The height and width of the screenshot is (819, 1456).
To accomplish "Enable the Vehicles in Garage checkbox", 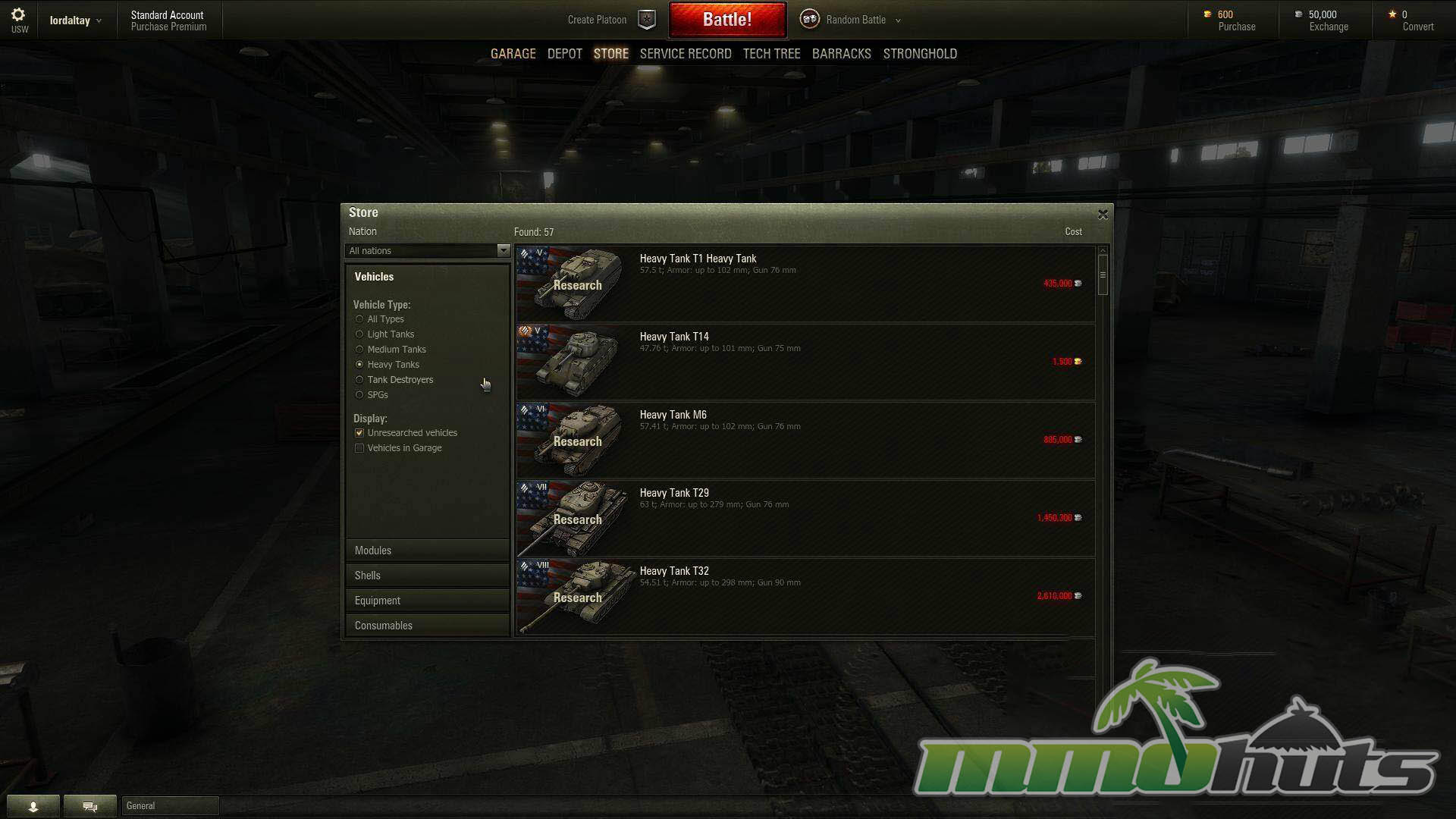I will [x=359, y=448].
